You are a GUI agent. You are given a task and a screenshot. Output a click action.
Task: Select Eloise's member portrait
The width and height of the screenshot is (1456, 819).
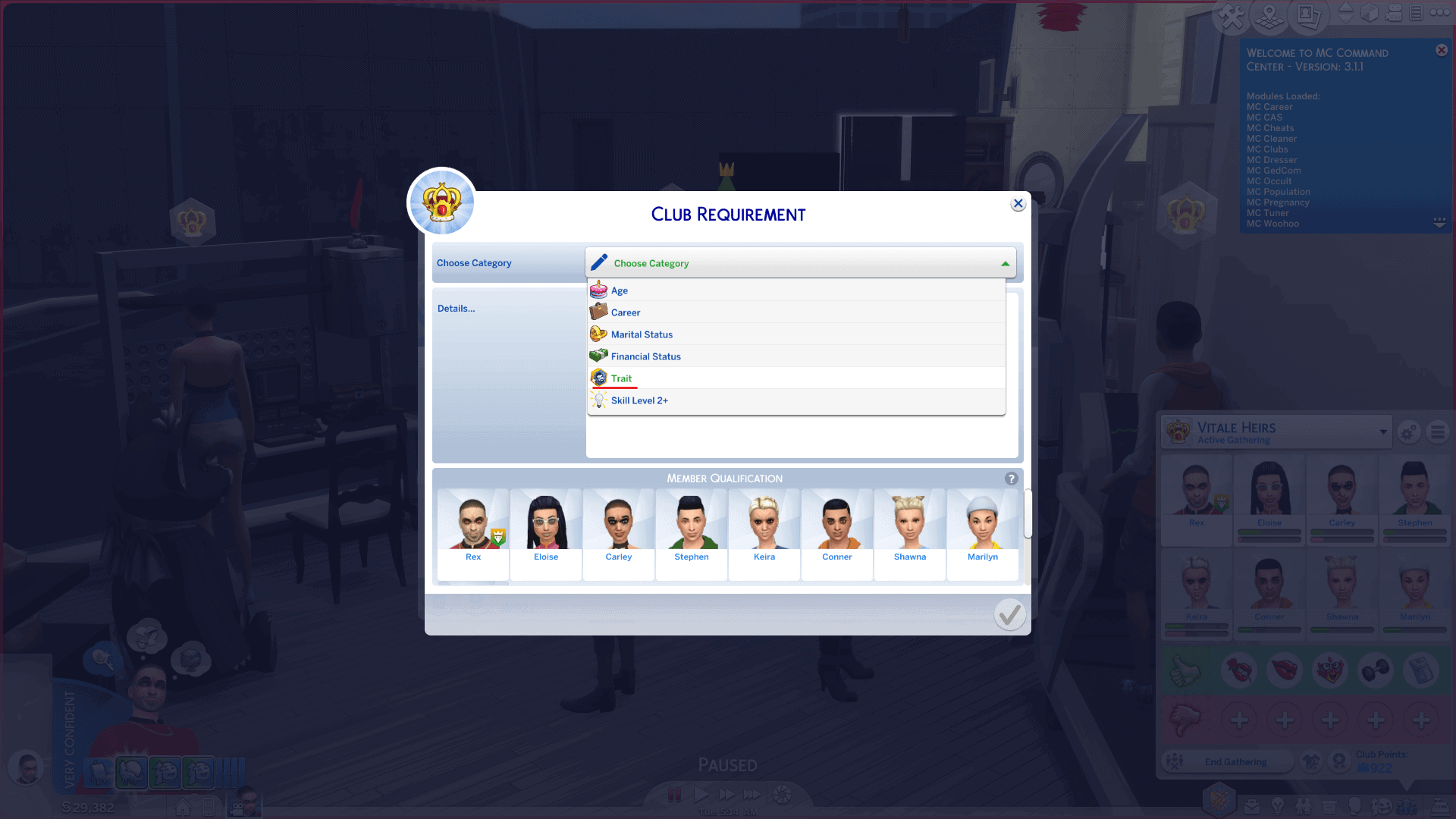point(546,531)
